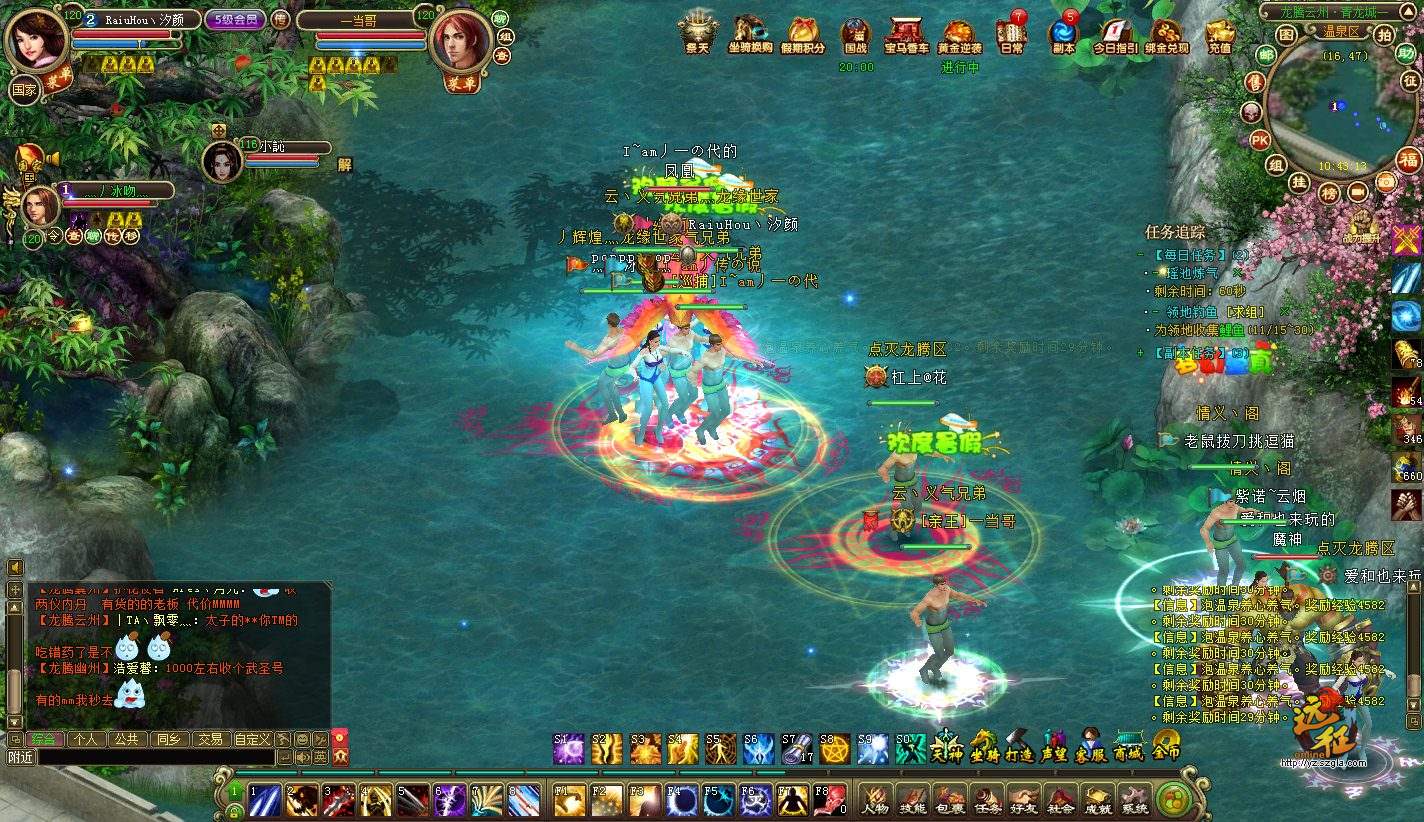The height and width of the screenshot is (822, 1424).
Task: Open the 包裹 inventory bag
Action: (949, 799)
